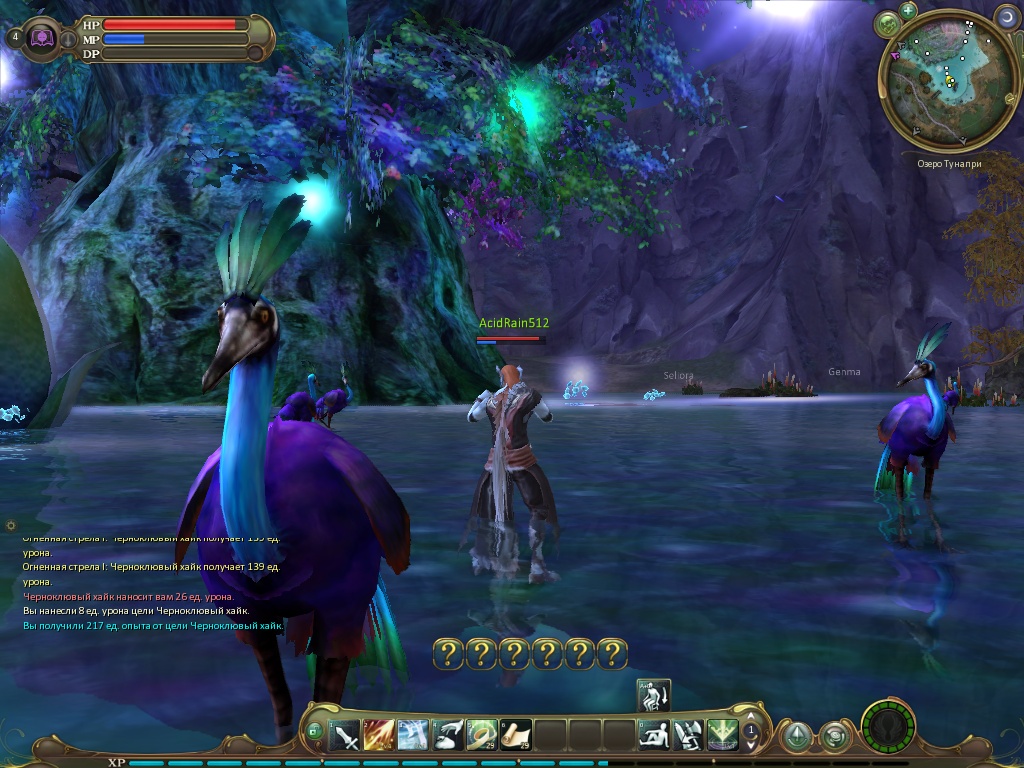This screenshot has width=1024, height=768.
Task: Open the green crystal menu button
Action: click(796, 737)
